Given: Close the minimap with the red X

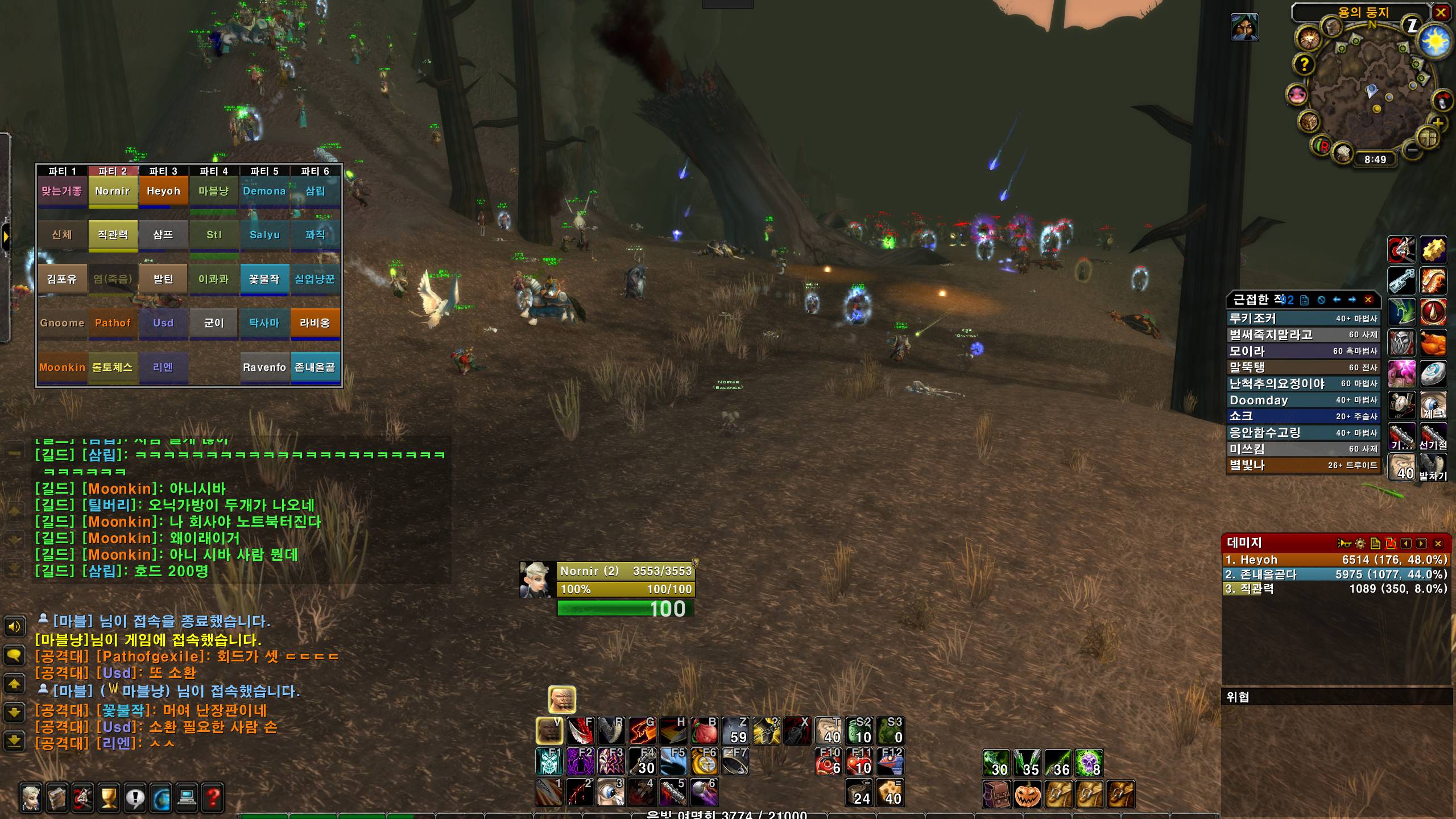Looking at the screenshot, I should coord(1441,13).
